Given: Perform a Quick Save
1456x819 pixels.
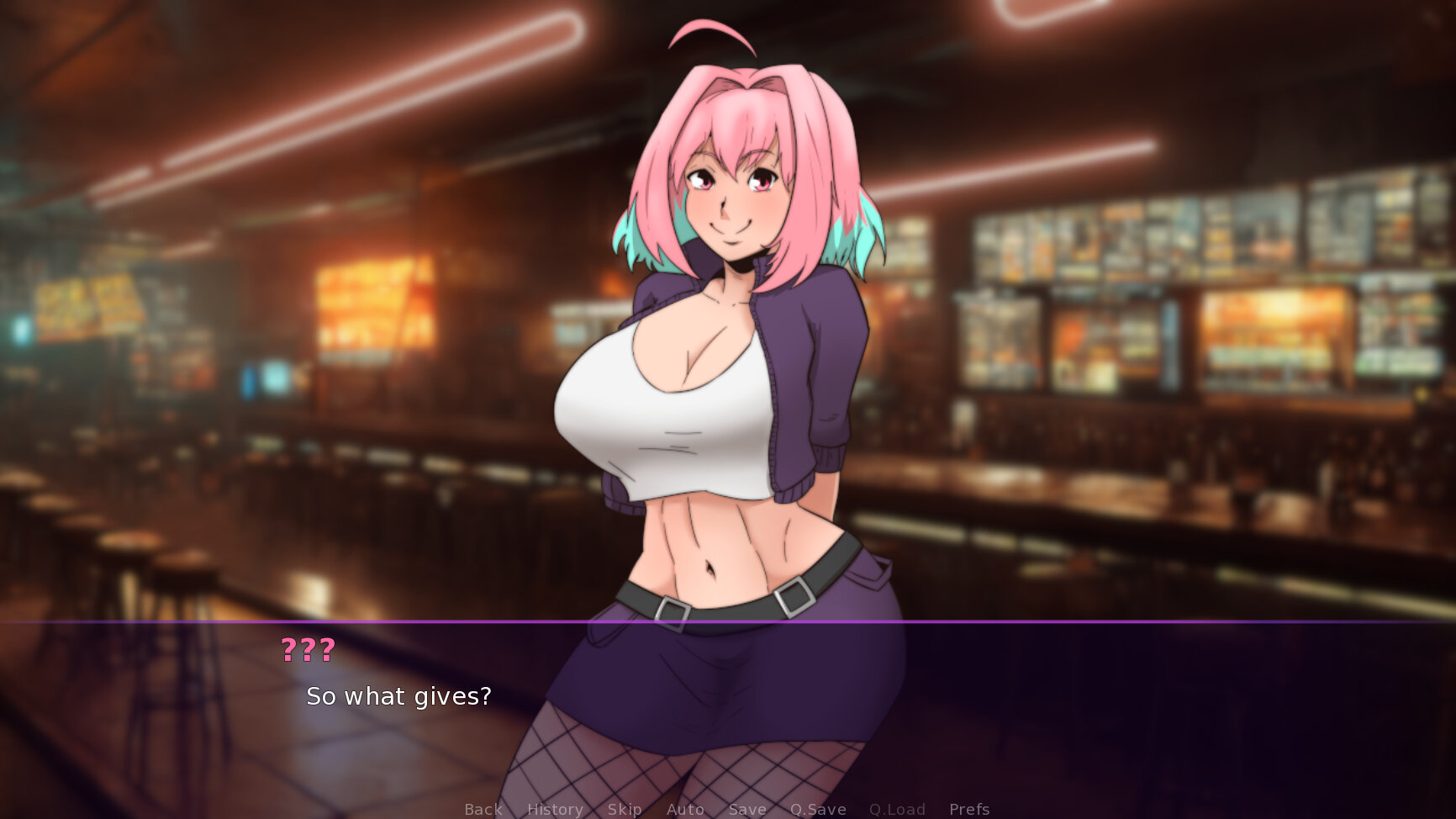Looking at the screenshot, I should 818,809.
